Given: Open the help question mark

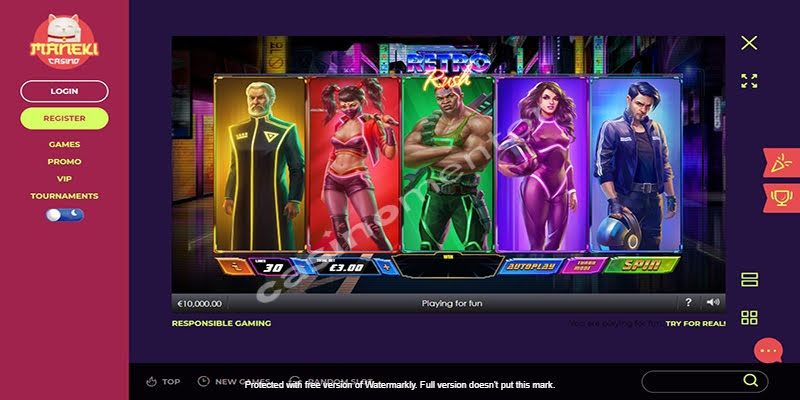Looking at the screenshot, I should tap(688, 302).
